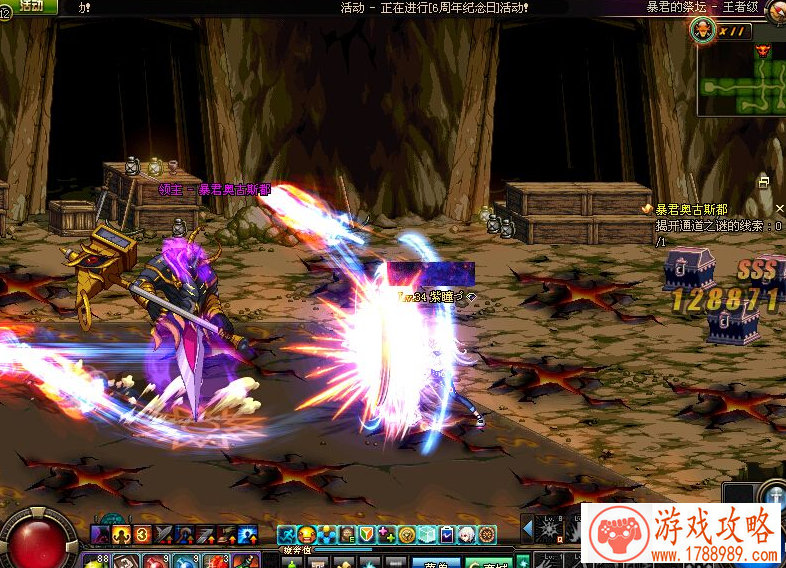This screenshot has width=786, height=568.
Task: Use the yellow potion with 88 count
Action: point(97,561)
